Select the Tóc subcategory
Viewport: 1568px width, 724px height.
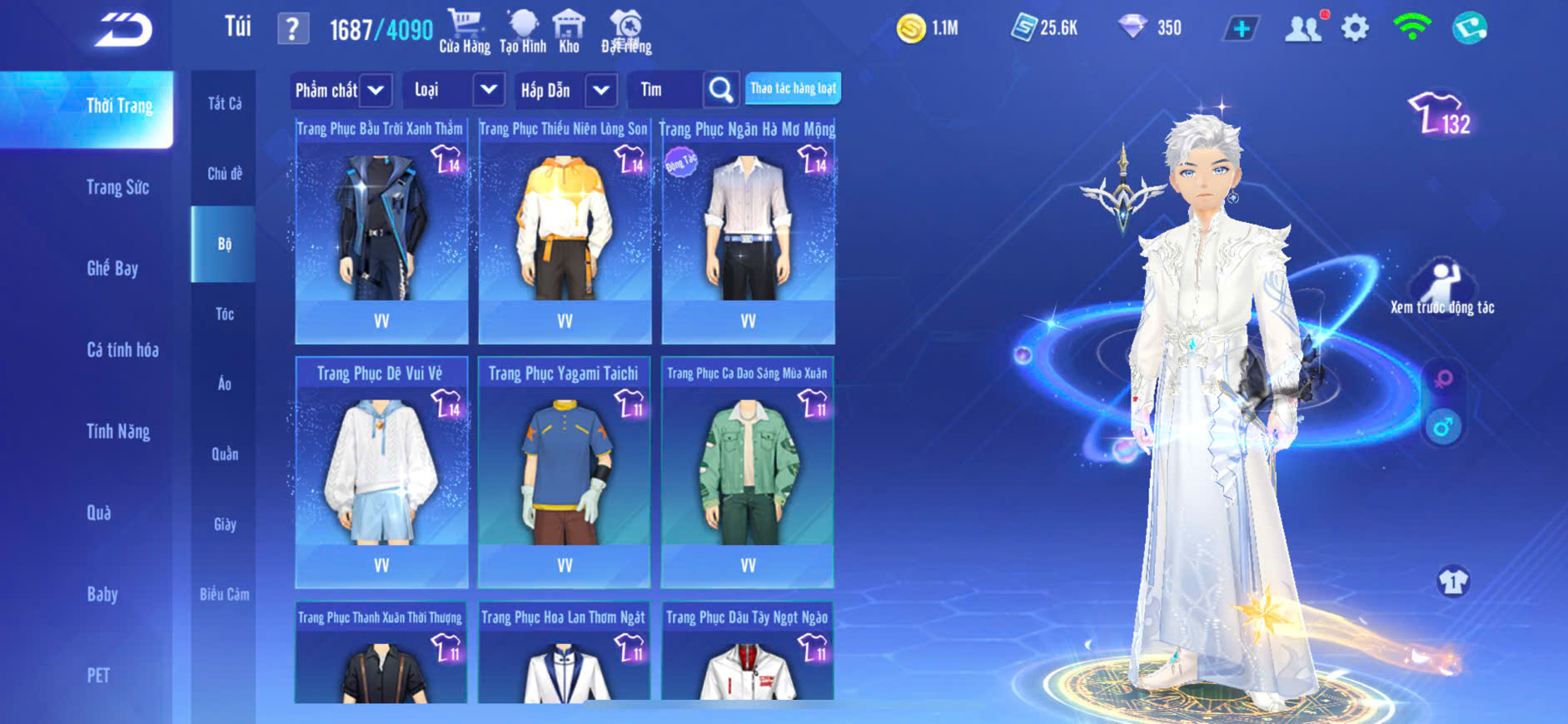tap(224, 314)
